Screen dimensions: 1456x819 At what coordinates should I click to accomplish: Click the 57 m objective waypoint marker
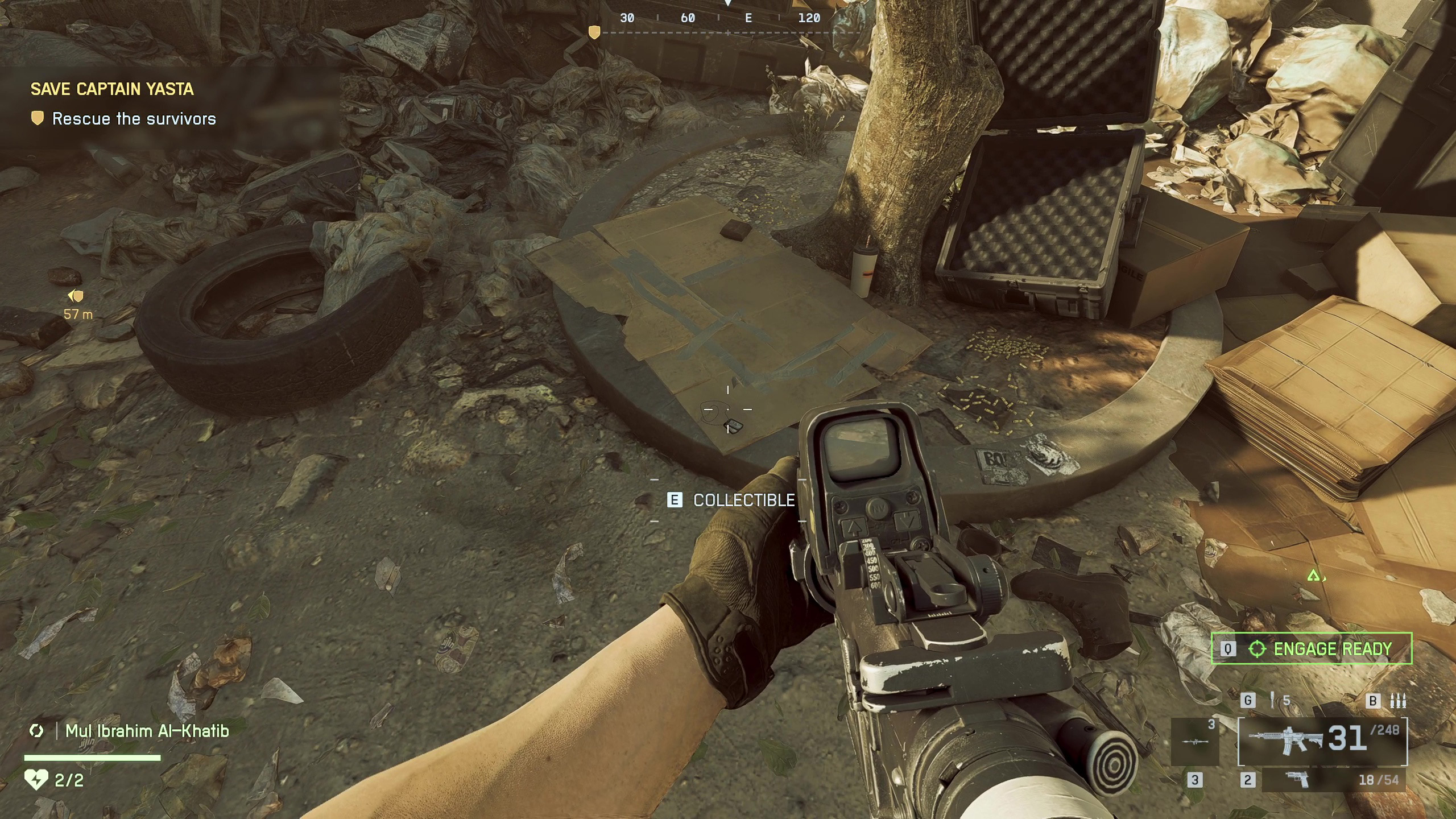76,296
